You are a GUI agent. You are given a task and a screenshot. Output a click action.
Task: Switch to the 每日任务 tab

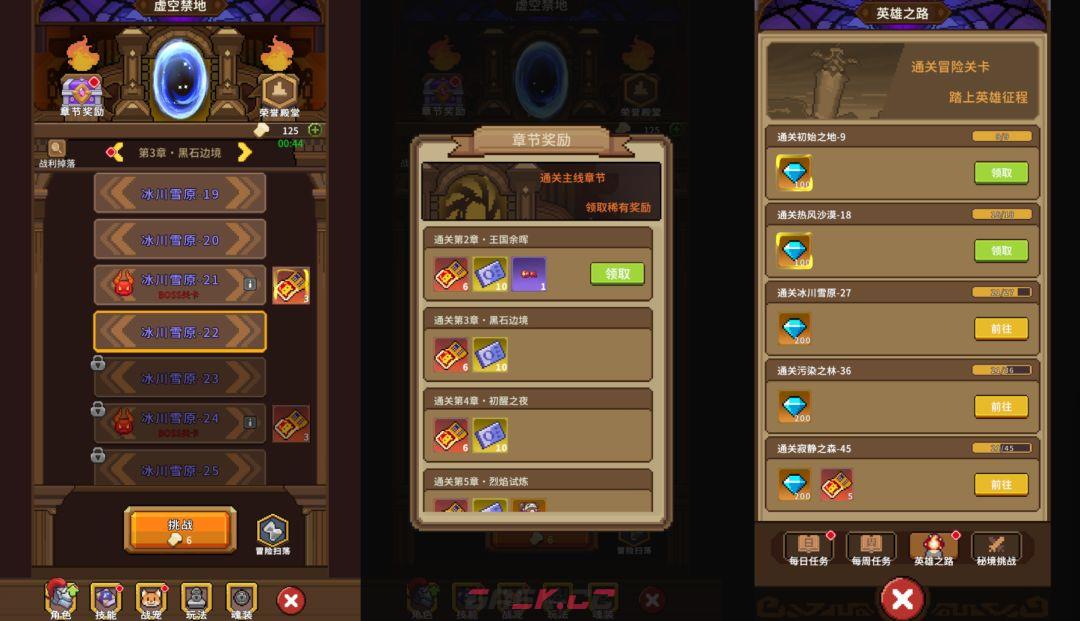point(808,548)
